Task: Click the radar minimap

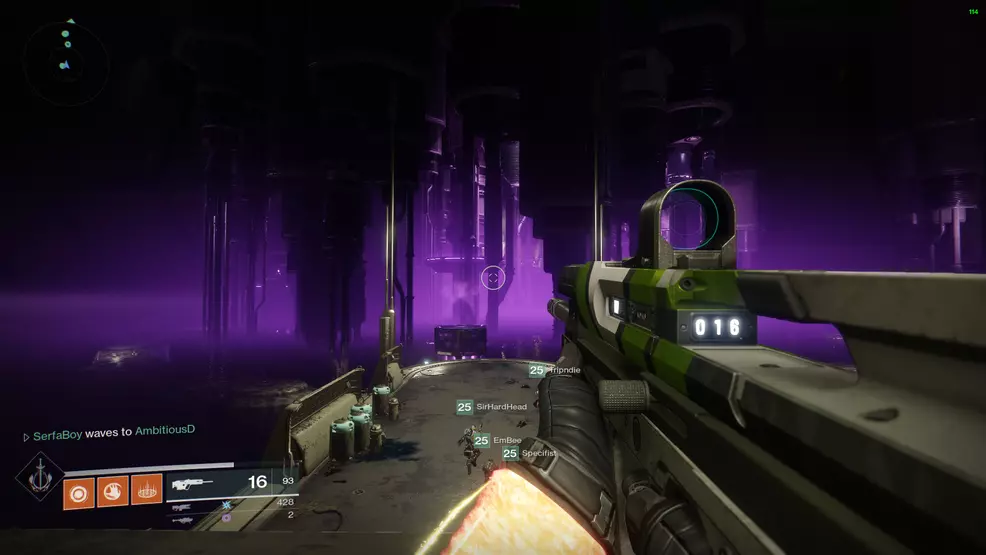Action: point(65,61)
